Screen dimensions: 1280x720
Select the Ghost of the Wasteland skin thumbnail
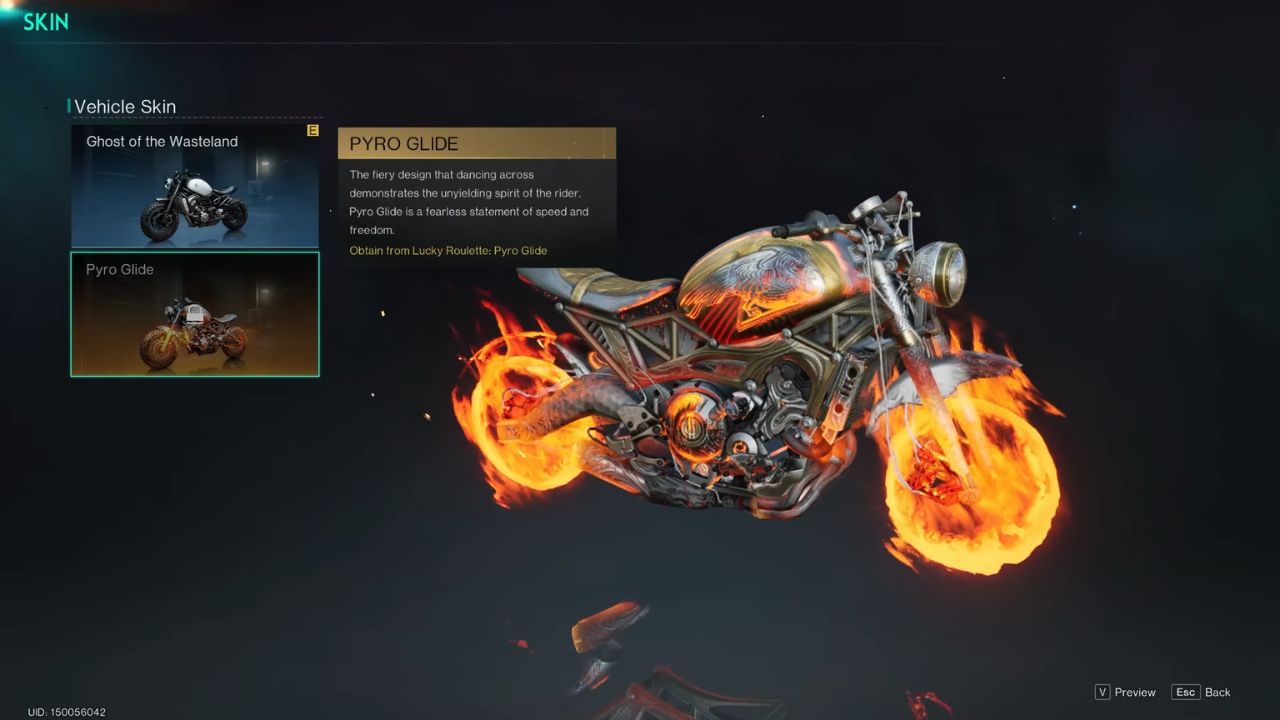click(194, 186)
